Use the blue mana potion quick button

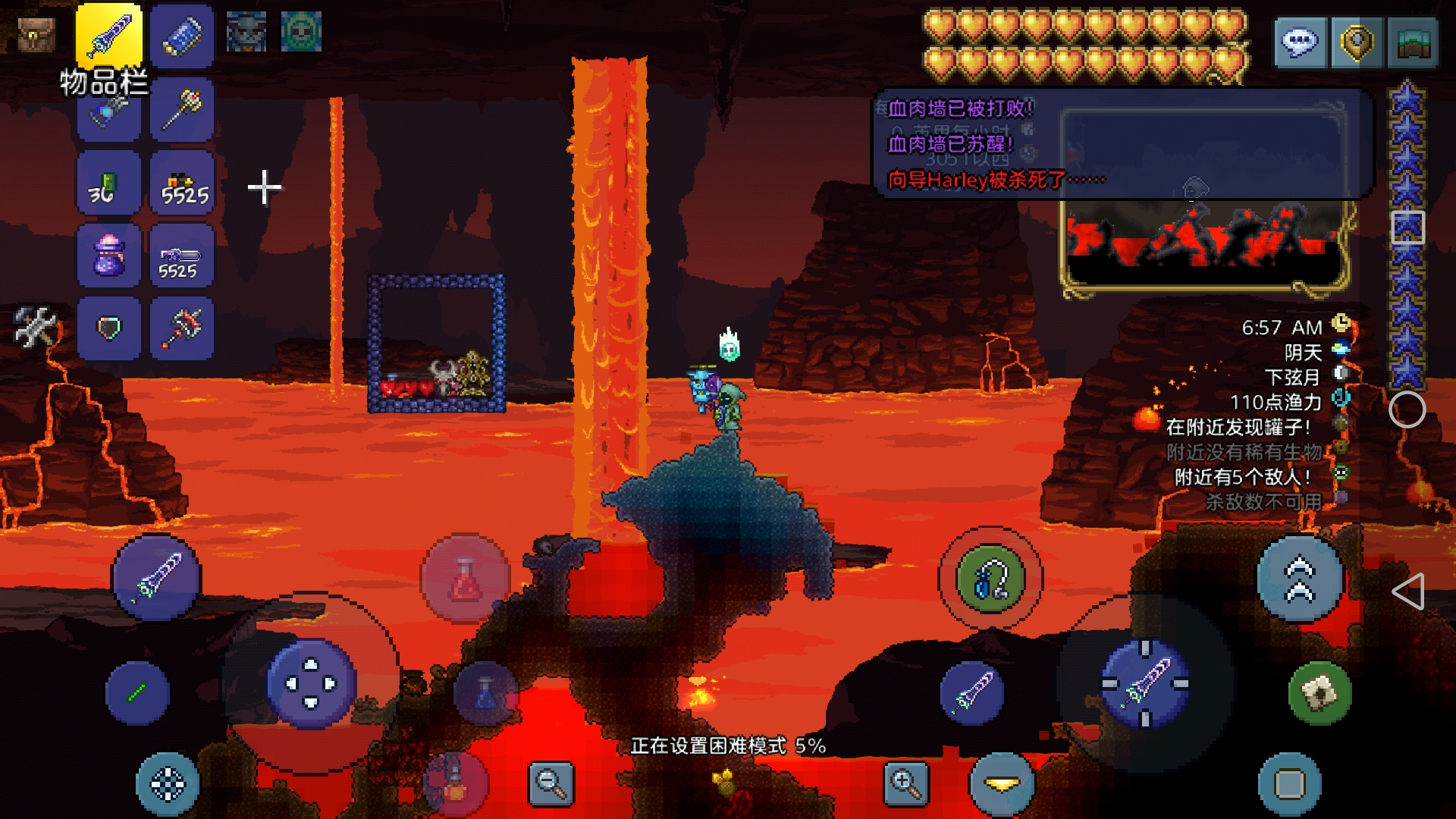coord(486,692)
